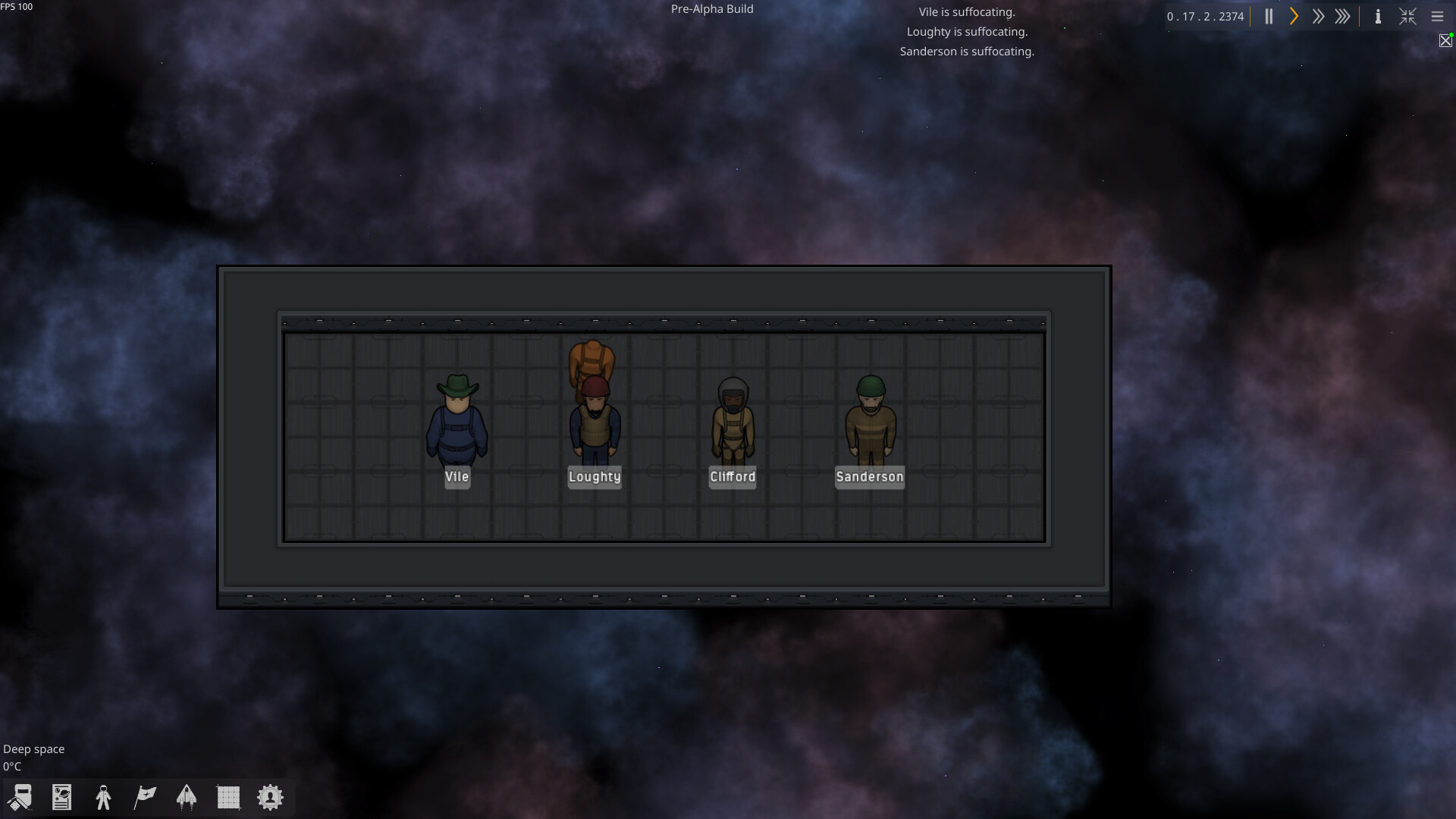Click Loughty's name label

pos(595,477)
